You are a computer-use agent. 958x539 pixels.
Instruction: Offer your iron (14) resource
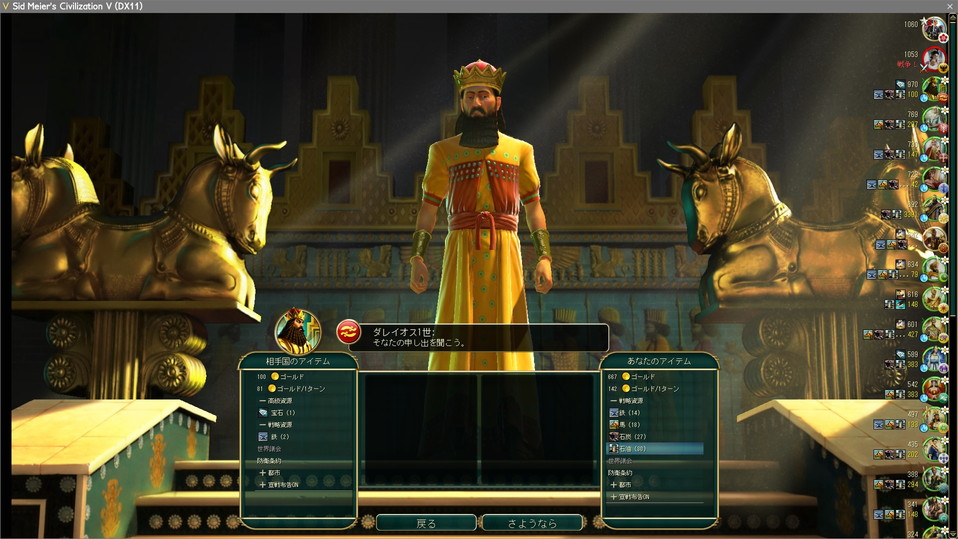(630, 412)
